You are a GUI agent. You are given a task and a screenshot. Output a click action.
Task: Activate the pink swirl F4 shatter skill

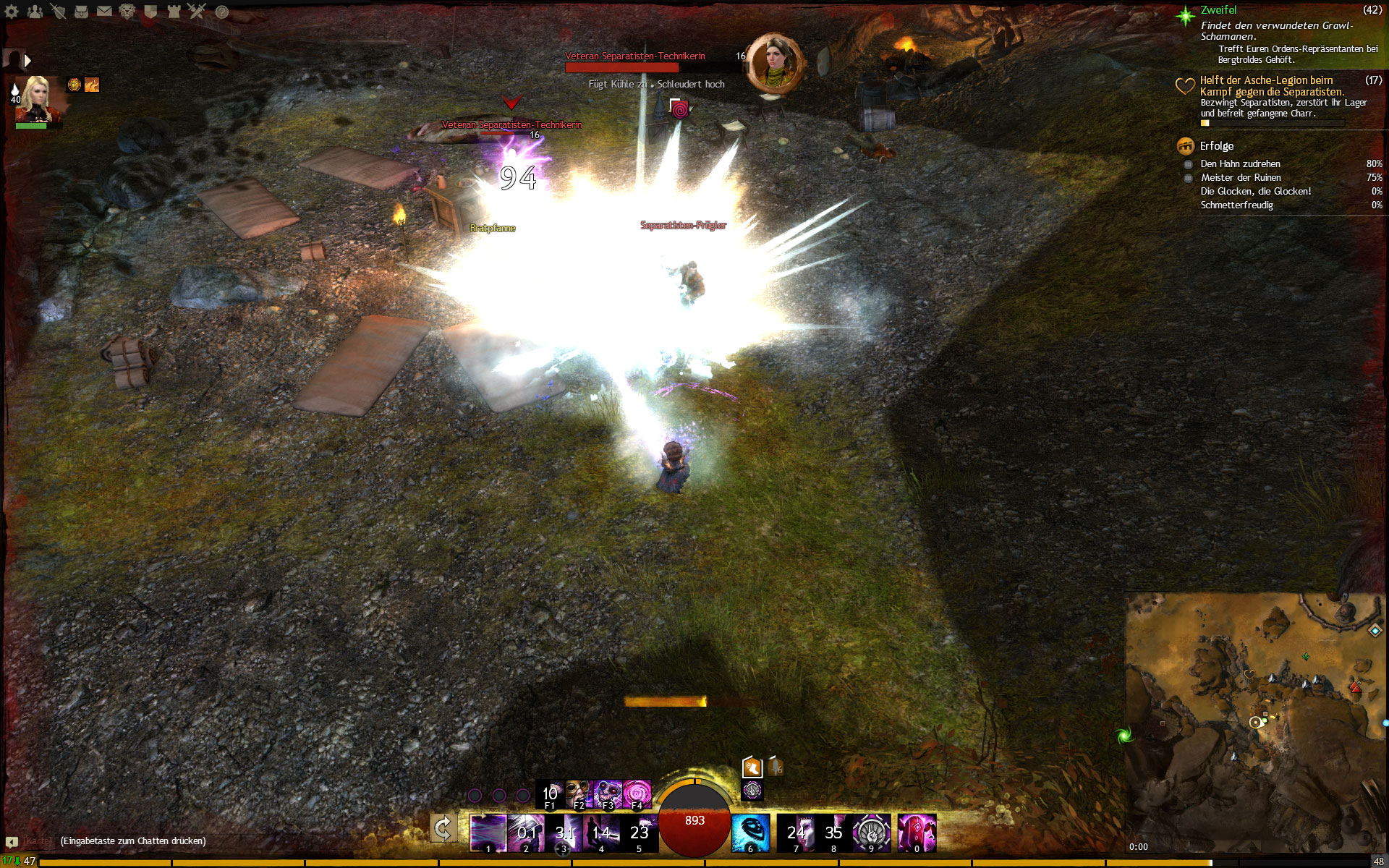pyautogui.click(x=637, y=793)
